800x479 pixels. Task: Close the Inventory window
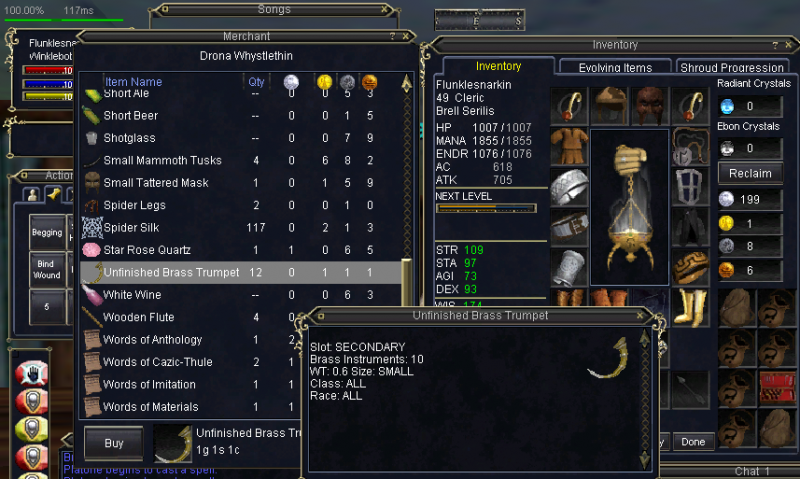point(790,45)
